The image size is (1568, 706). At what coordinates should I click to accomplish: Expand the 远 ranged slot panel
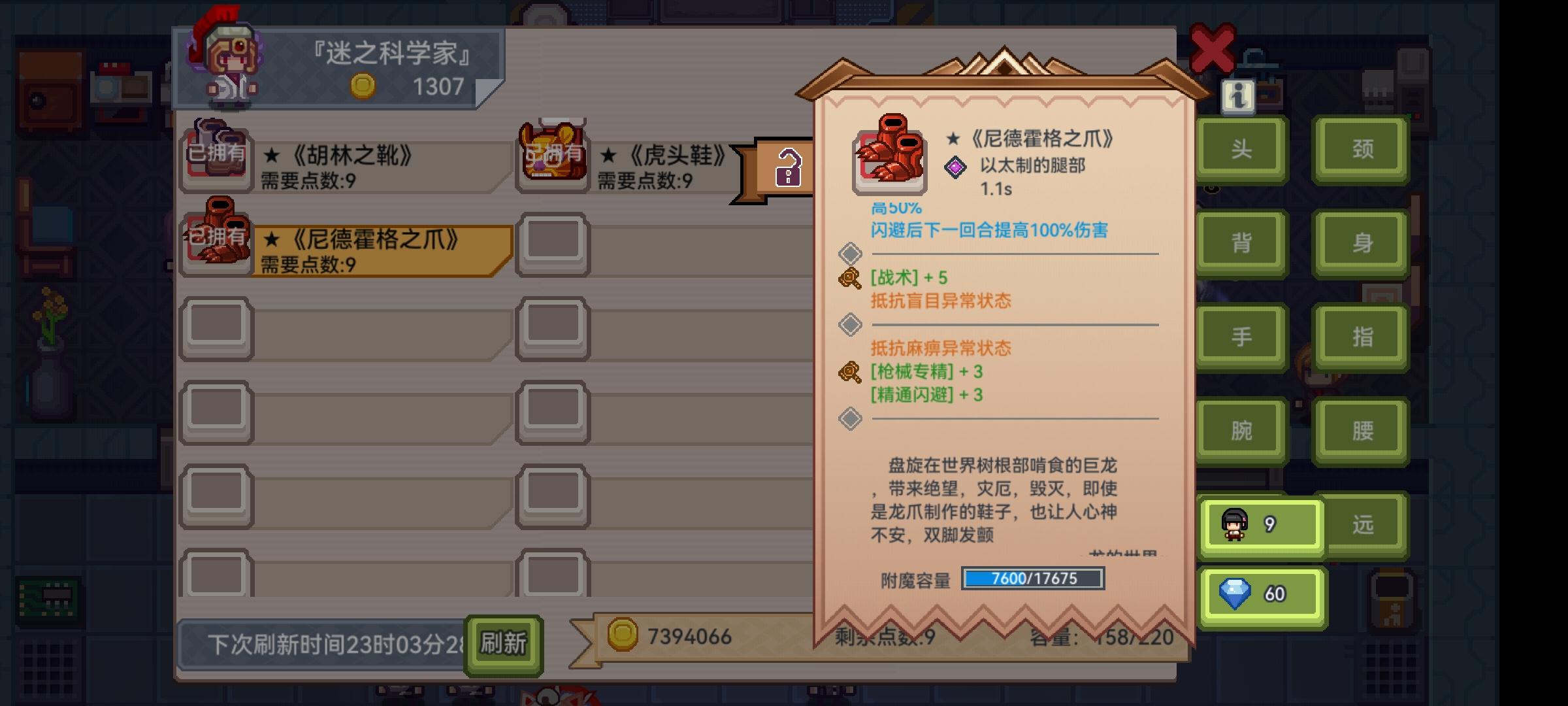[1361, 523]
